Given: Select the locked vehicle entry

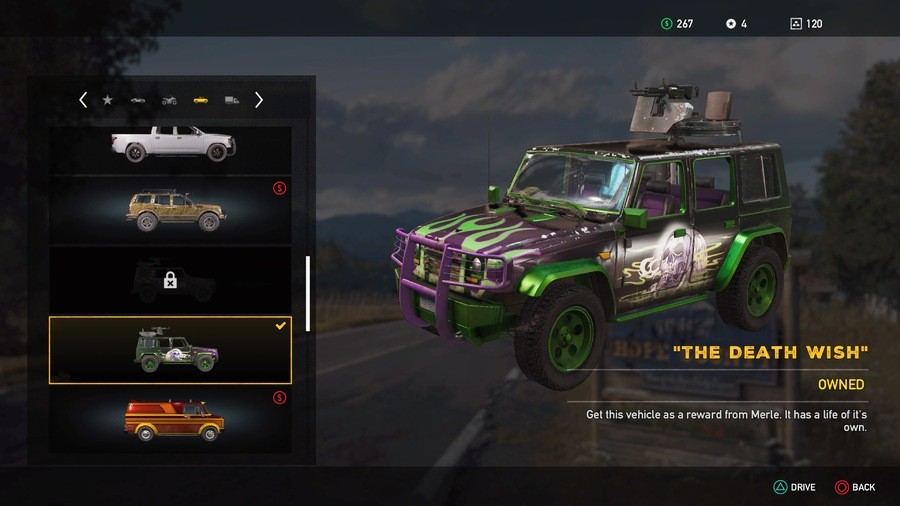Looking at the screenshot, I should 171,280.
